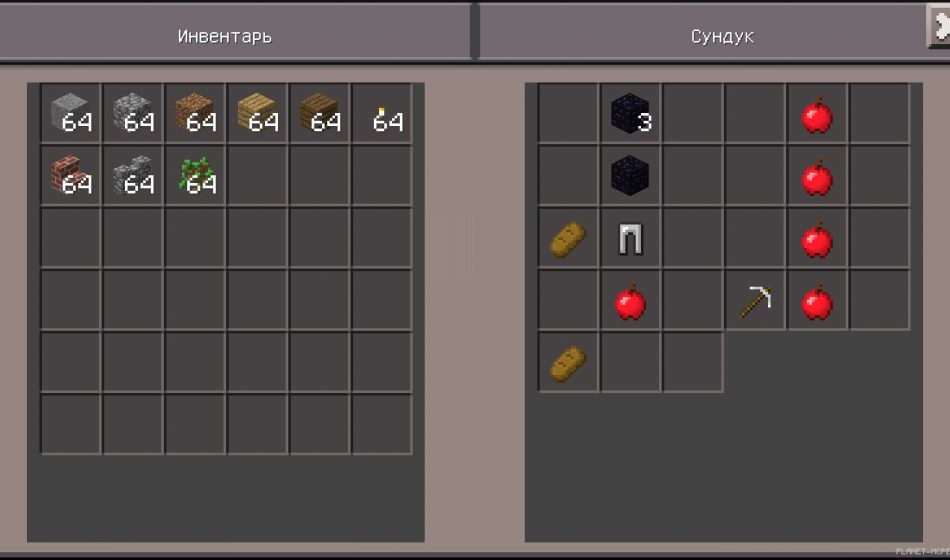Image resolution: width=950 pixels, height=560 pixels.
Task: Grab the iron leggings from the chest
Action: [630, 238]
